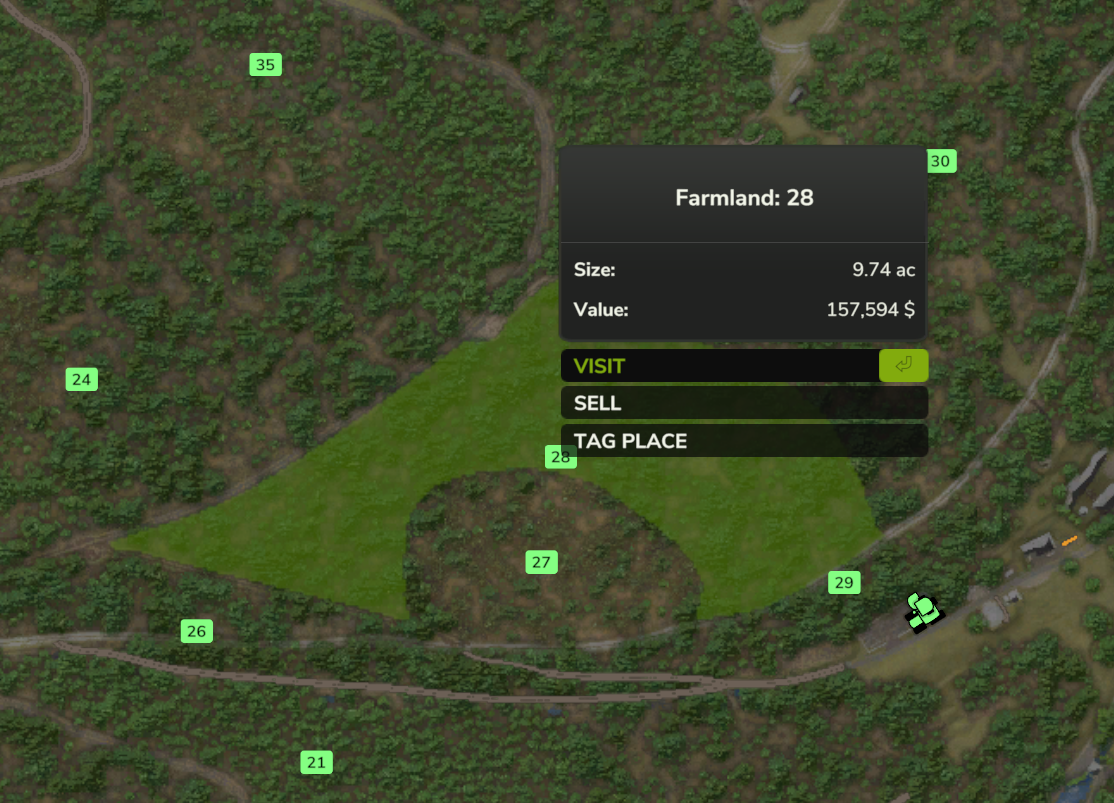Choose farmland marker 30

(x=941, y=161)
